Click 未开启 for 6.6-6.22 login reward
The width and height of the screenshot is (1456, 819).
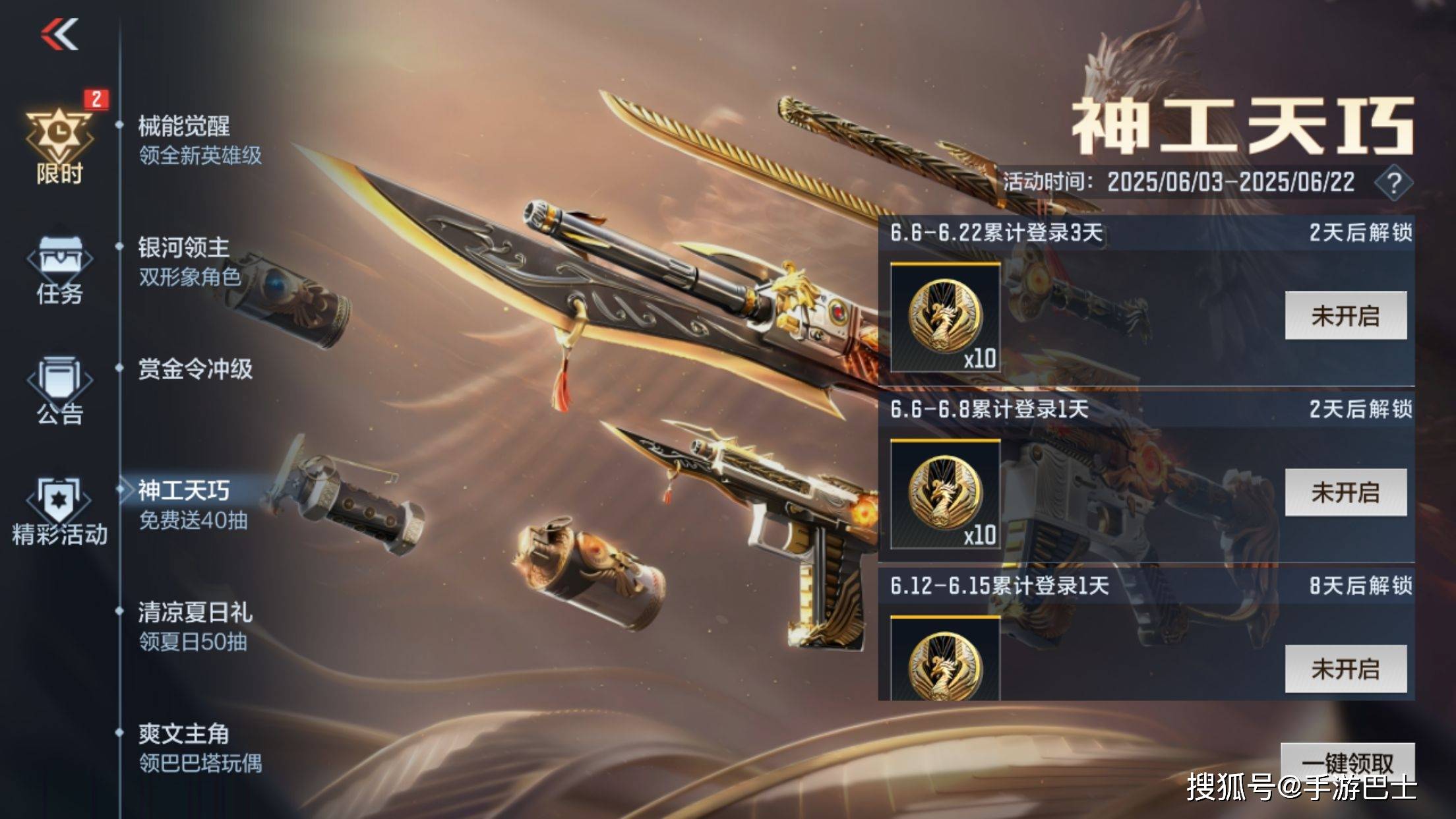click(x=1345, y=316)
